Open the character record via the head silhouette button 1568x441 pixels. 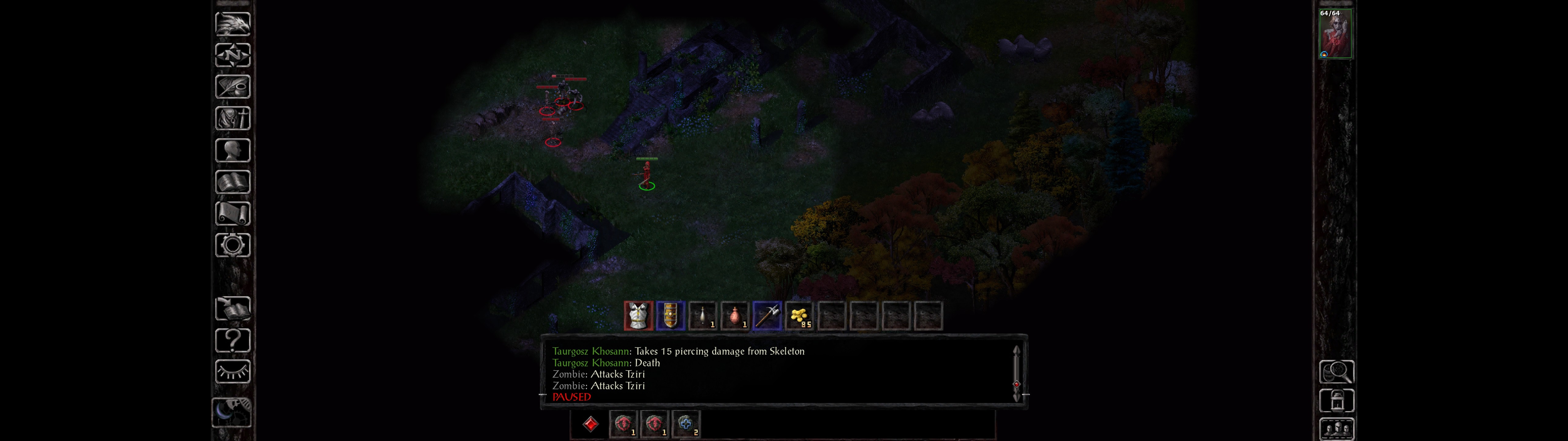click(x=232, y=150)
